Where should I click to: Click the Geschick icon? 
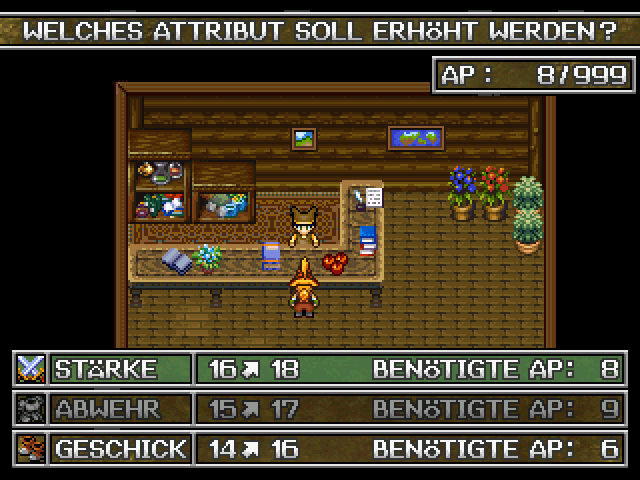click(31, 447)
